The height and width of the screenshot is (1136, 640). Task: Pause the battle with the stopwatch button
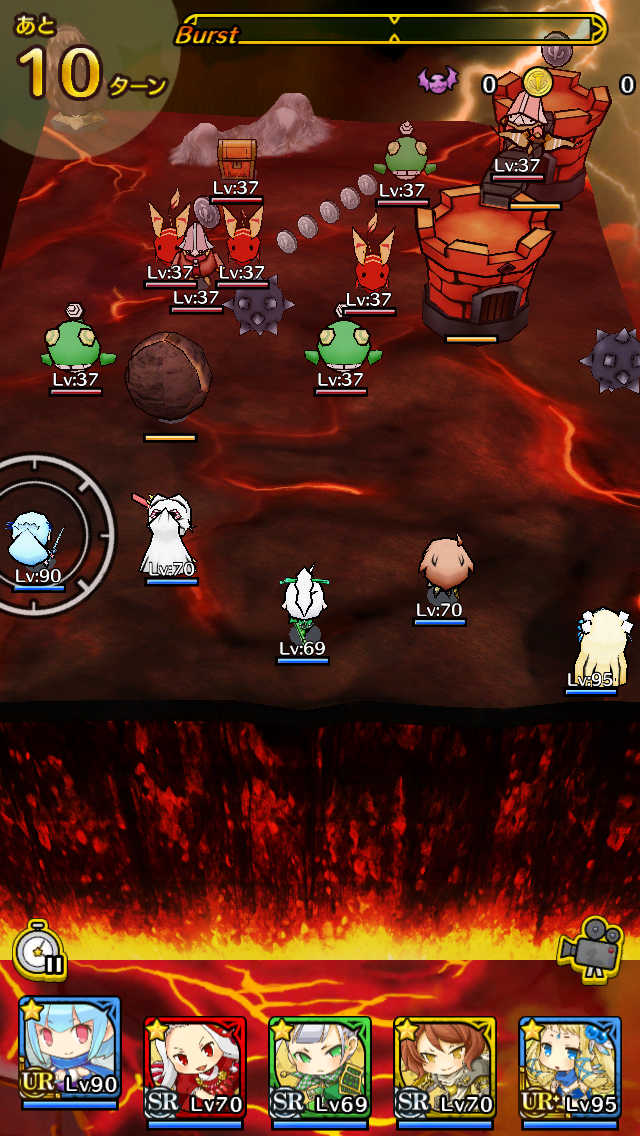pyautogui.click(x=40, y=950)
